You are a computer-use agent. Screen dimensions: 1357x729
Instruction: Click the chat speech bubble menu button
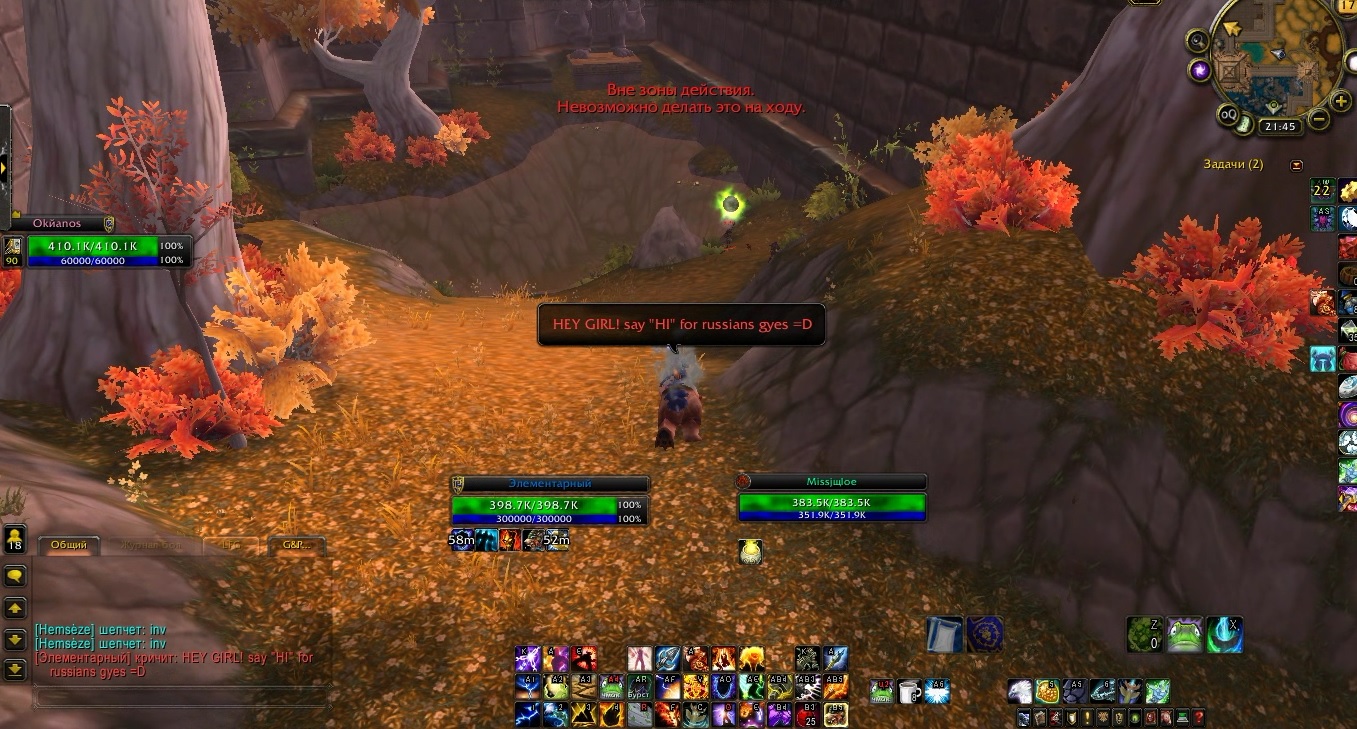tap(15, 576)
